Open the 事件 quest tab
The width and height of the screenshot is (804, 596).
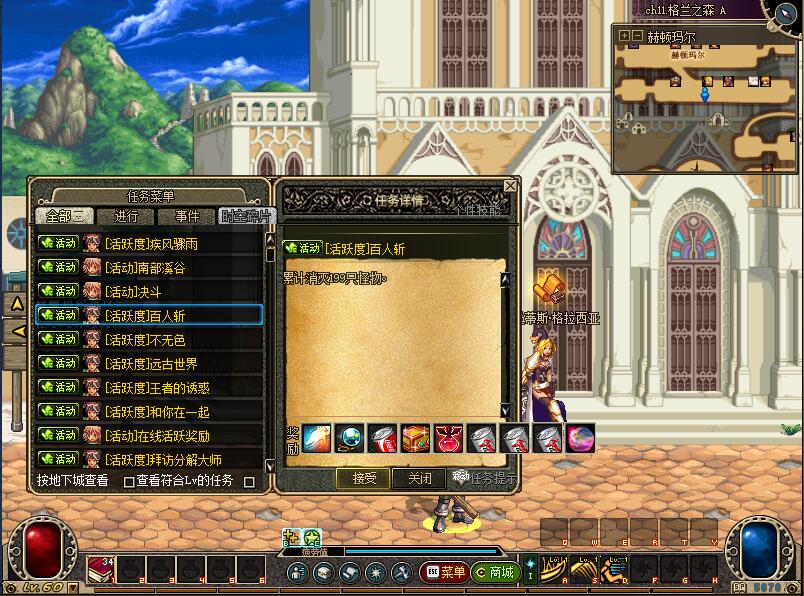point(186,216)
